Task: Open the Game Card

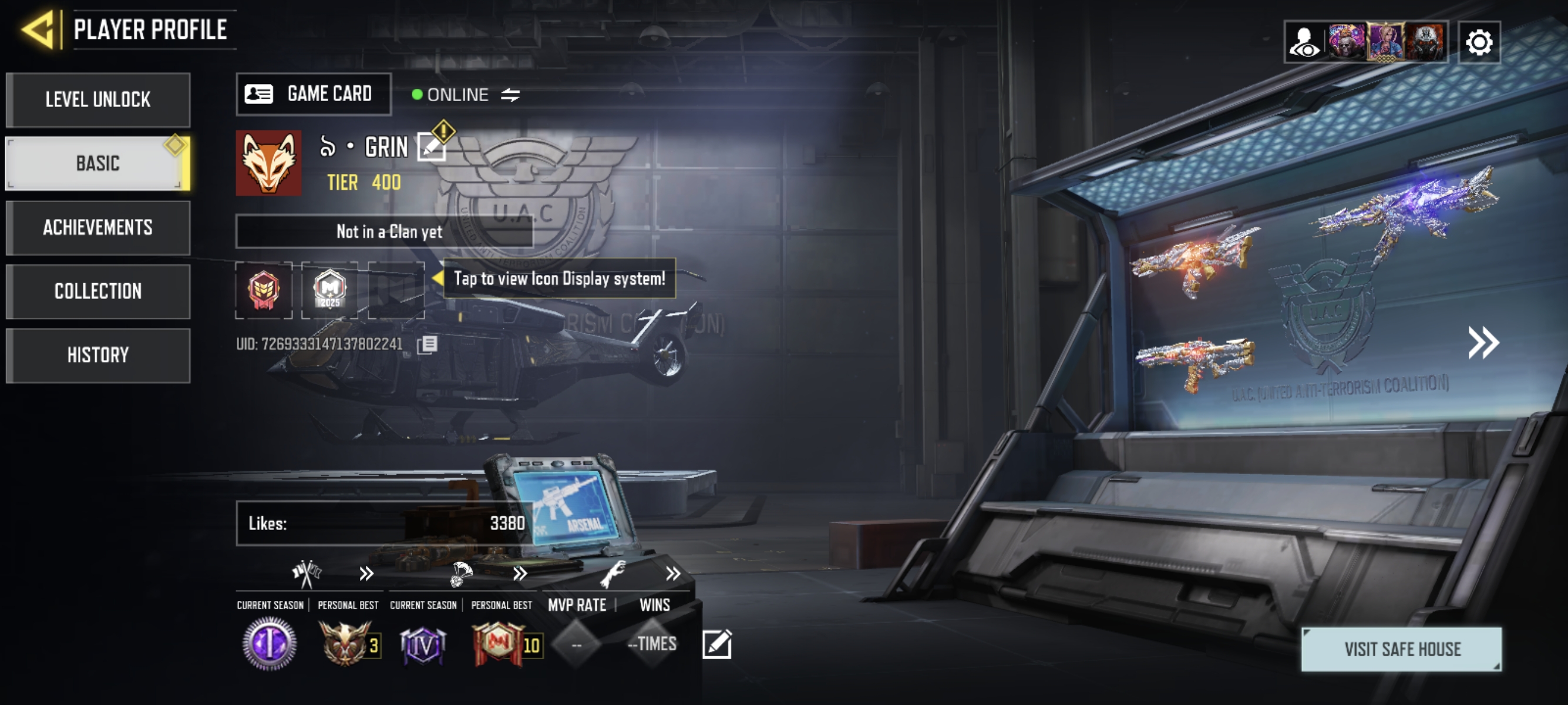Action: [x=314, y=95]
